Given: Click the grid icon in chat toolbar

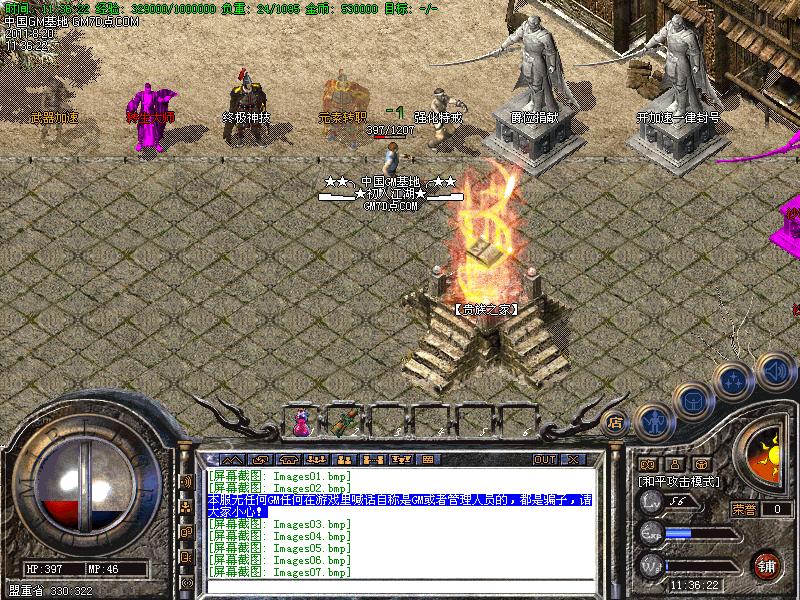Looking at the screenshot, I should coord(428,460).
